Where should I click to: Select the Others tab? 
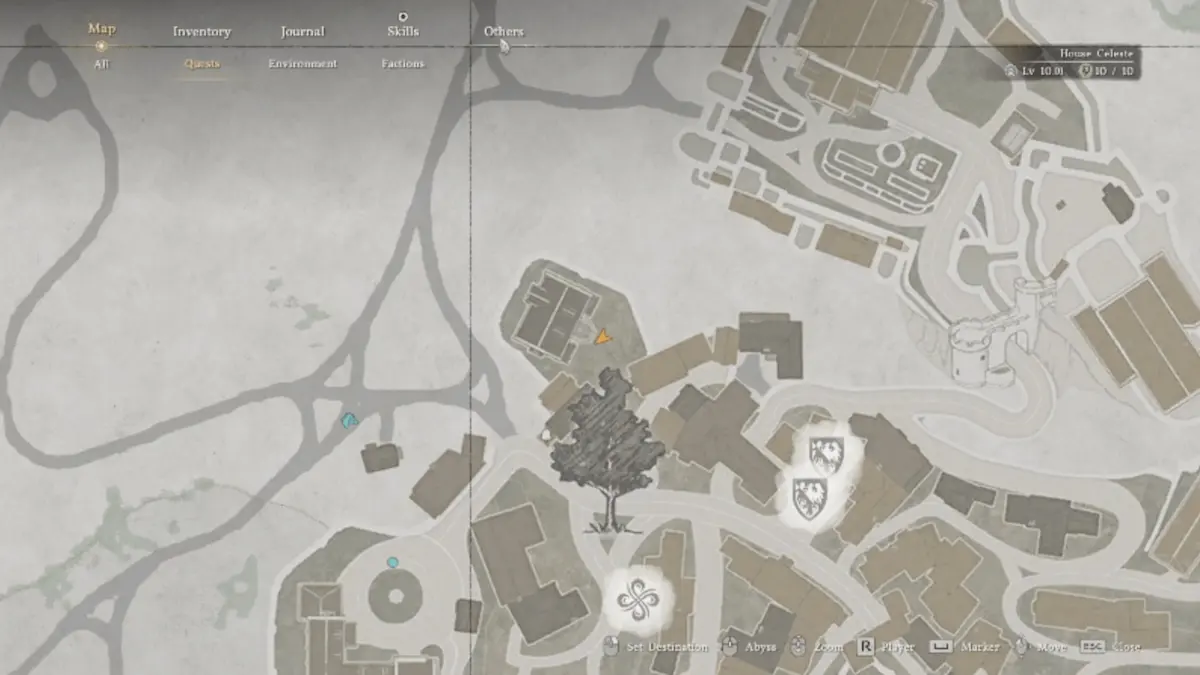click(503, 32)
